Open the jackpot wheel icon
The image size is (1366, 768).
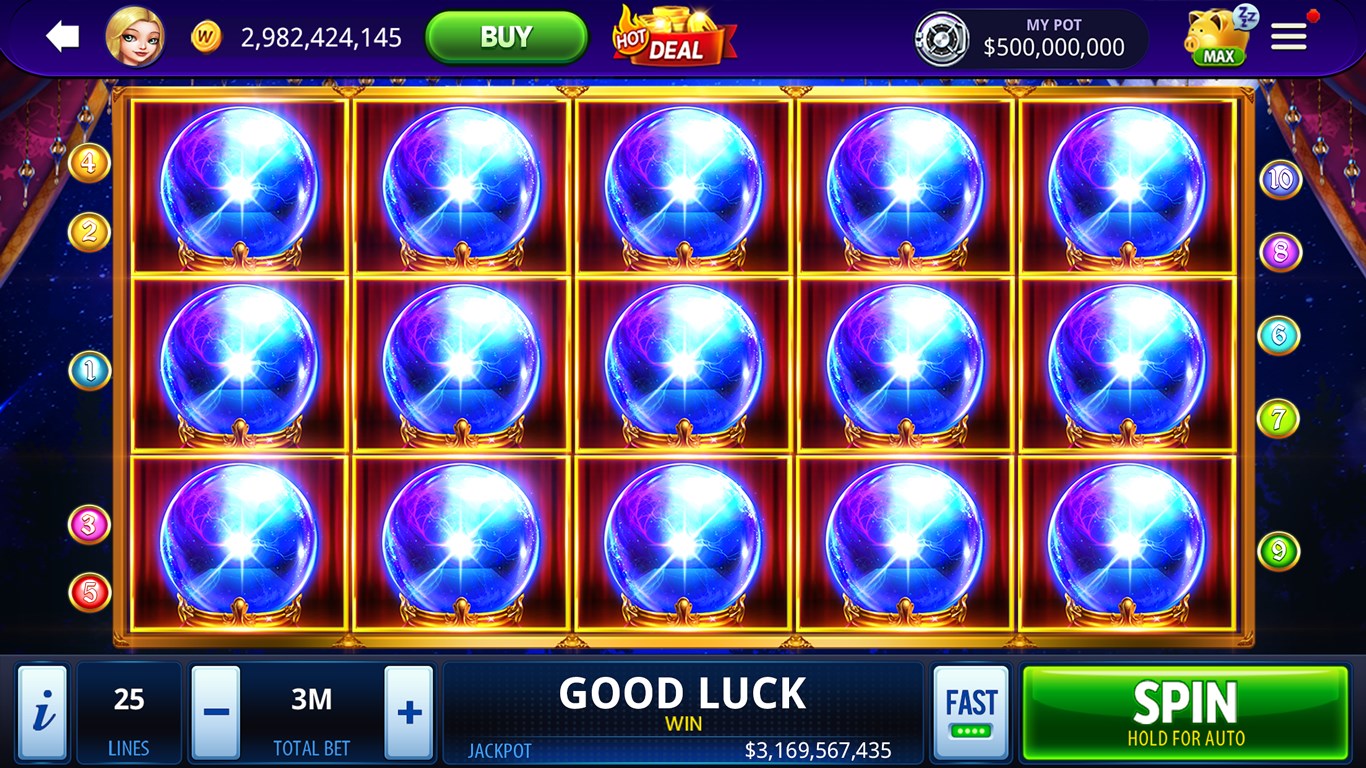944,38
